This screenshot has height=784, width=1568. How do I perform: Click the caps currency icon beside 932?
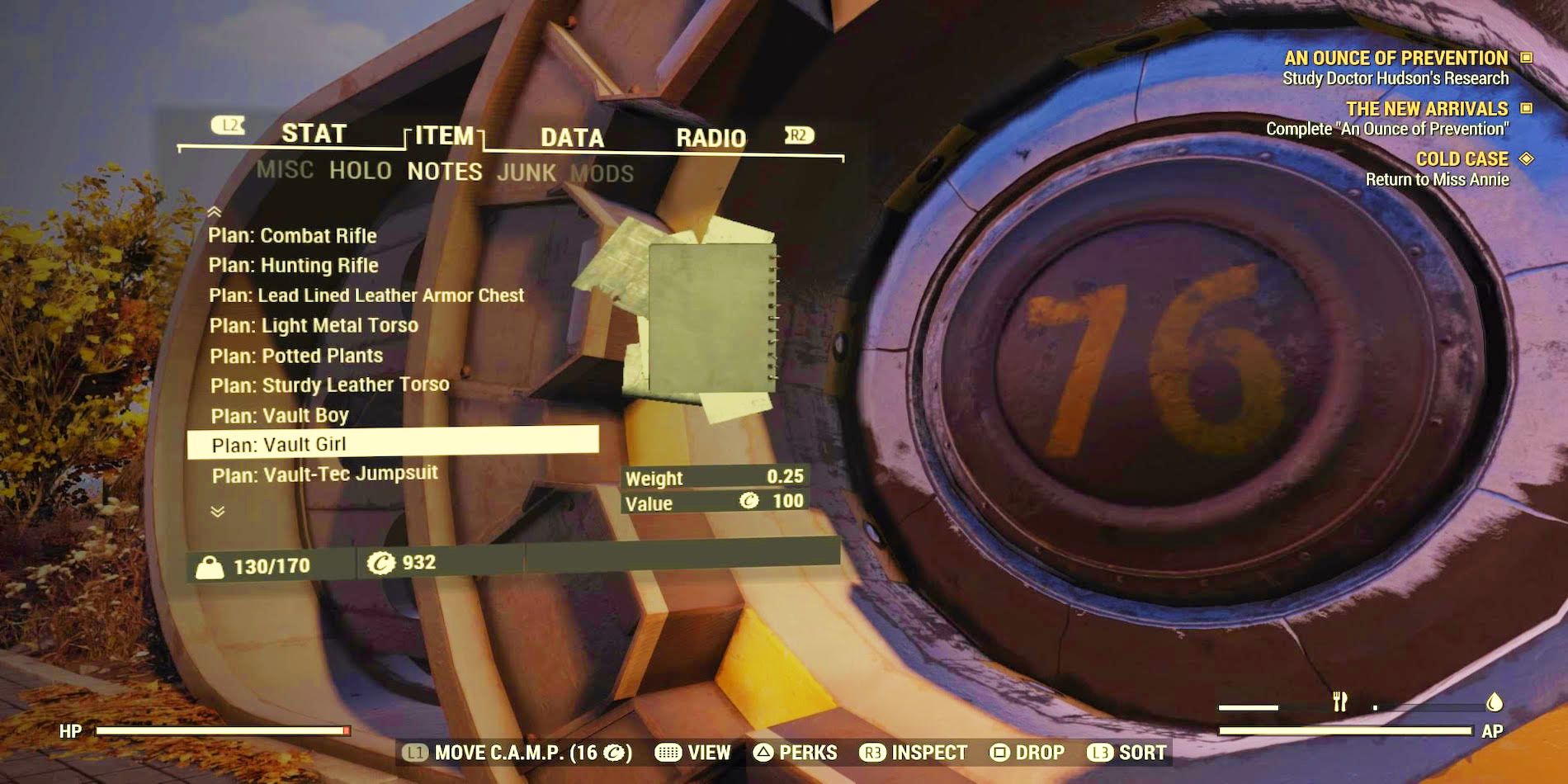(x=382, y=564)
